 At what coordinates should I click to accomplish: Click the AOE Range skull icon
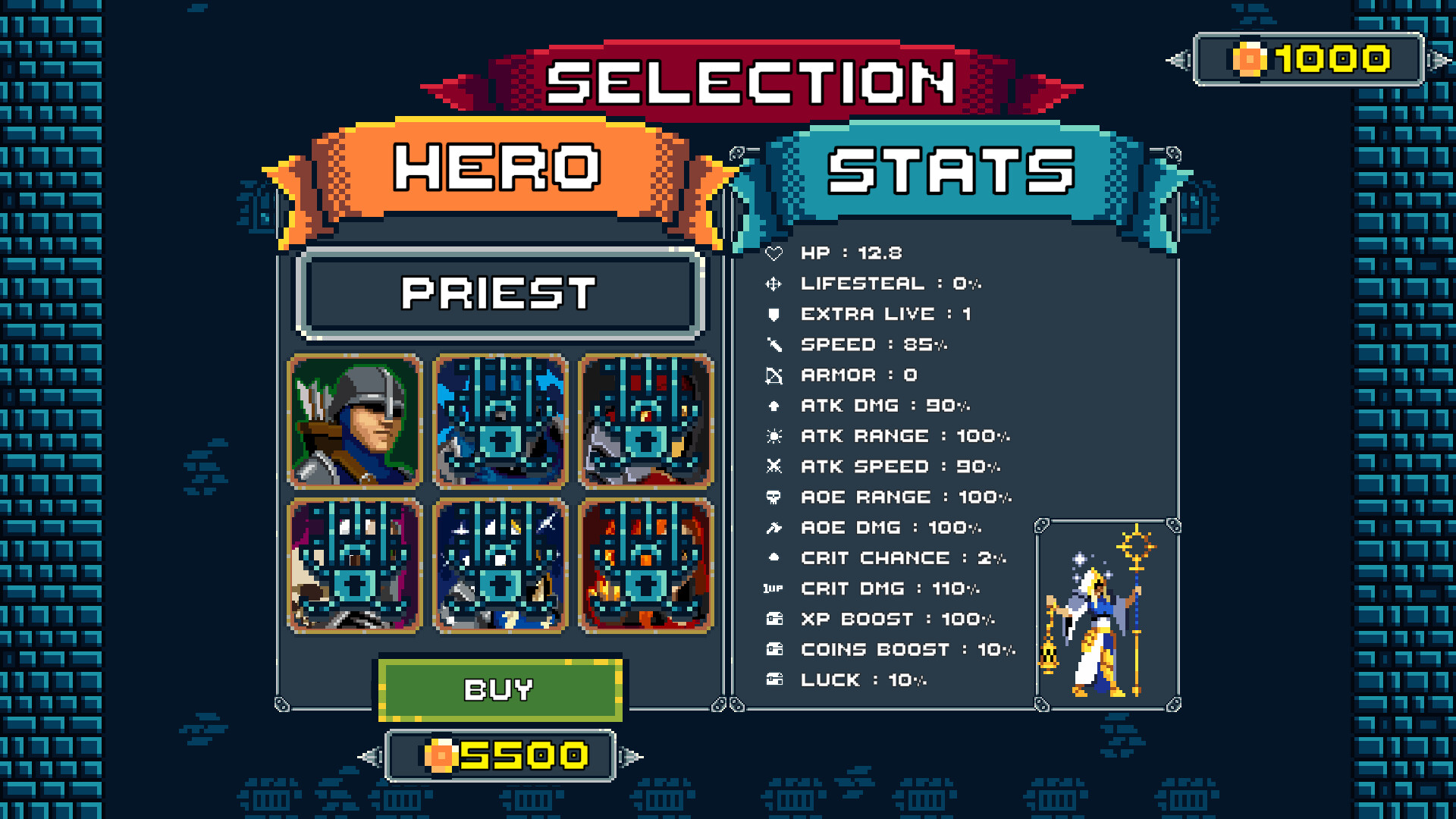[x=775, y=497]
